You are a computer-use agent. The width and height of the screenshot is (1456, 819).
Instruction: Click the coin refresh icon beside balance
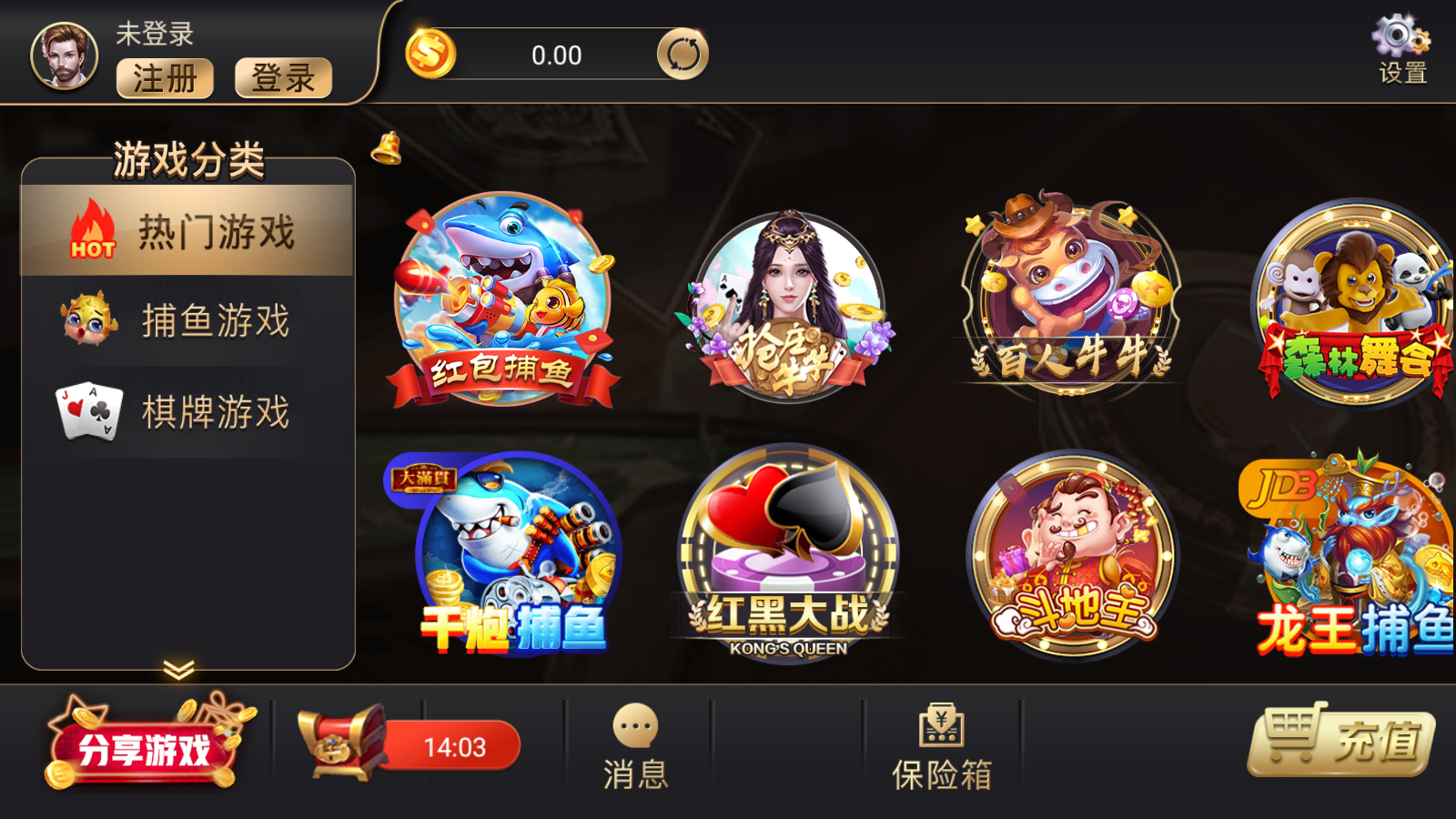pos(684,54)
